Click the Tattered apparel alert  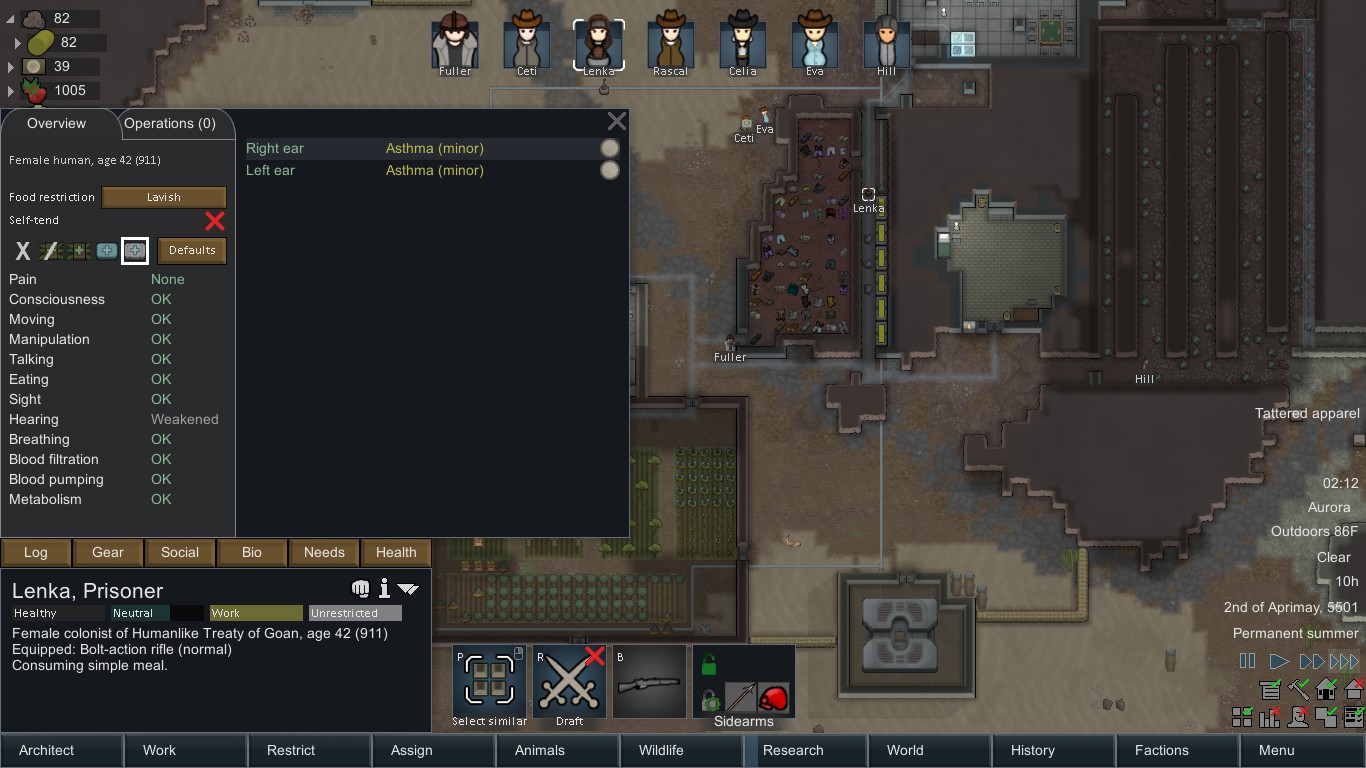tap(1307, 413)
